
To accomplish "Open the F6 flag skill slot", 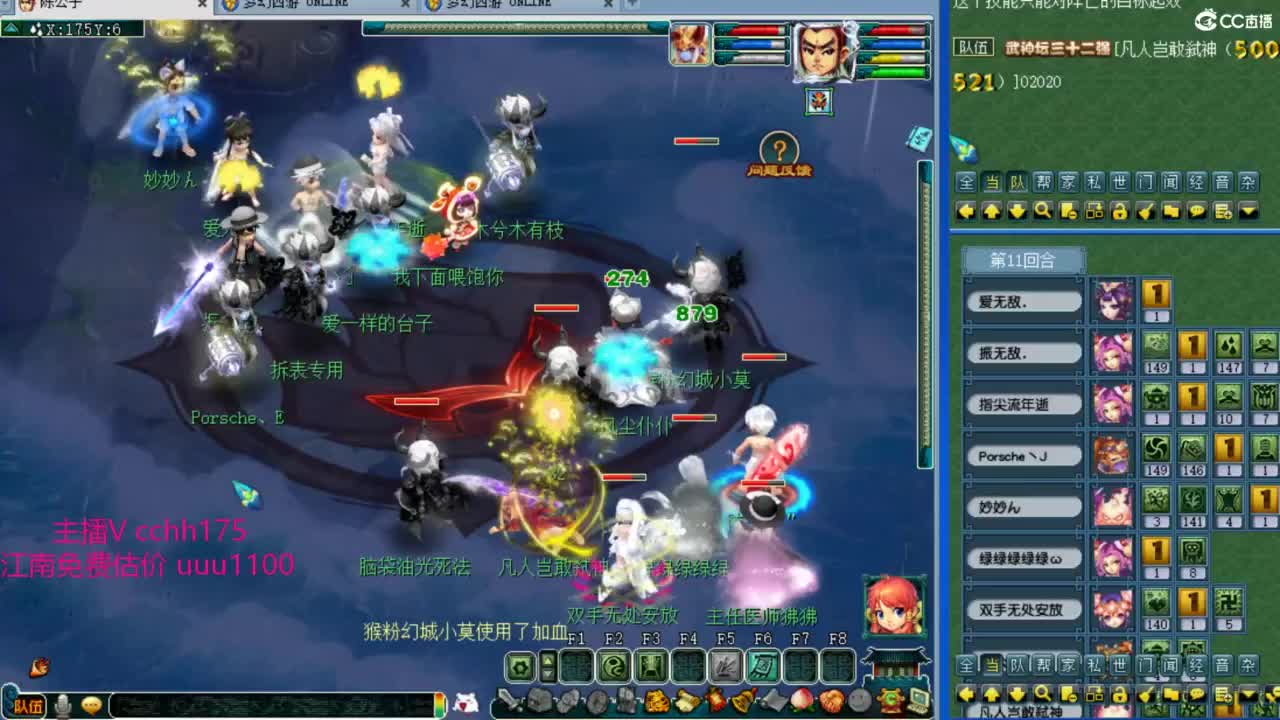I will (x=762, y=666).
